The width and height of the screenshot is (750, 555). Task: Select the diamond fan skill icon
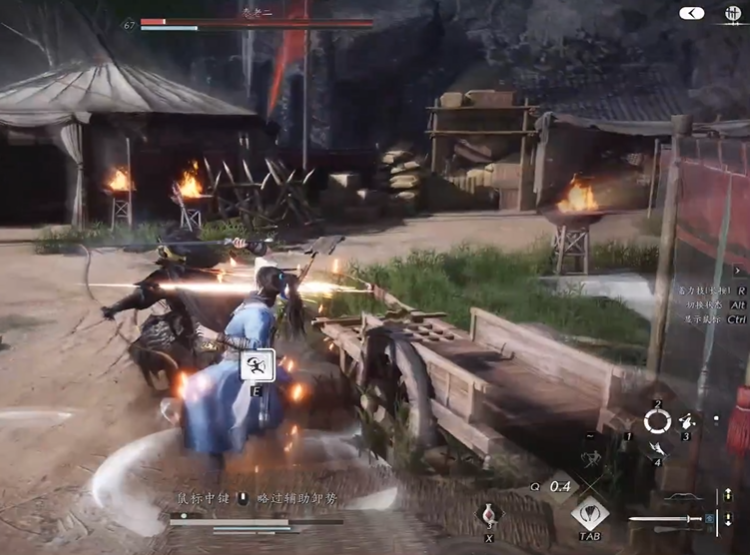pyautogui.click(x=590, y=513)
